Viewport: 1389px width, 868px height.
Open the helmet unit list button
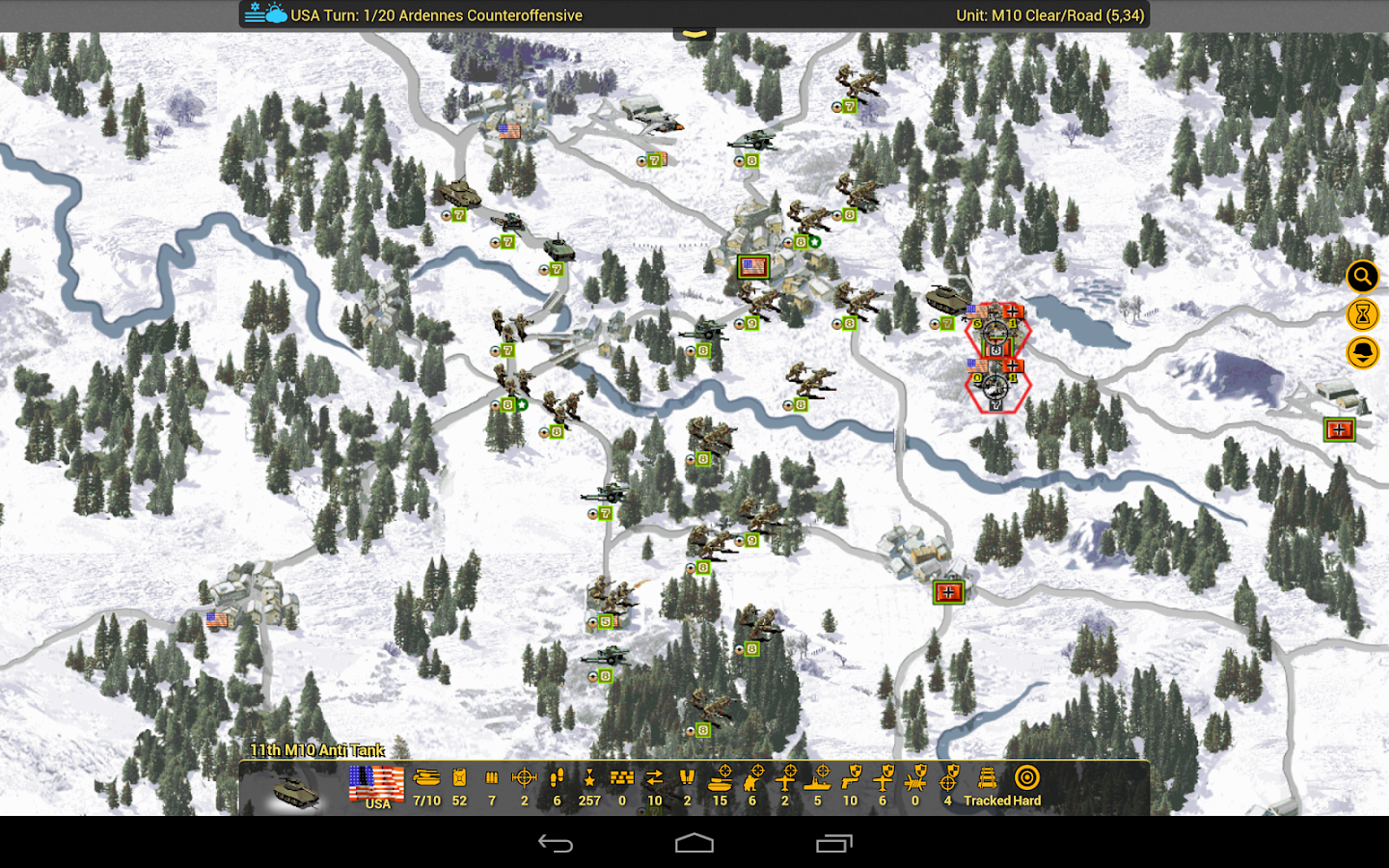coord(1362,352)
